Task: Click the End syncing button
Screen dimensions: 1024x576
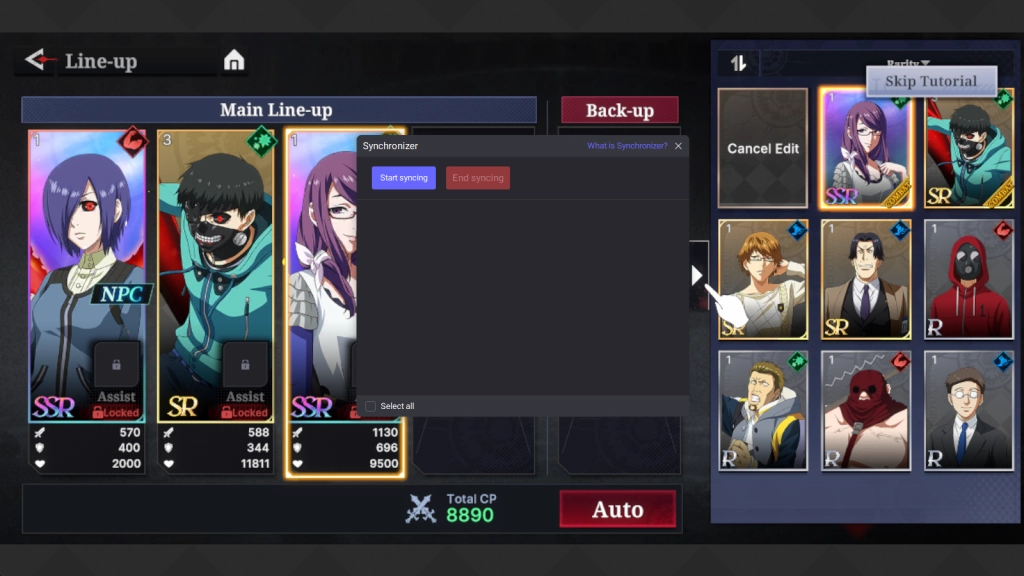Action: (478, 178)
